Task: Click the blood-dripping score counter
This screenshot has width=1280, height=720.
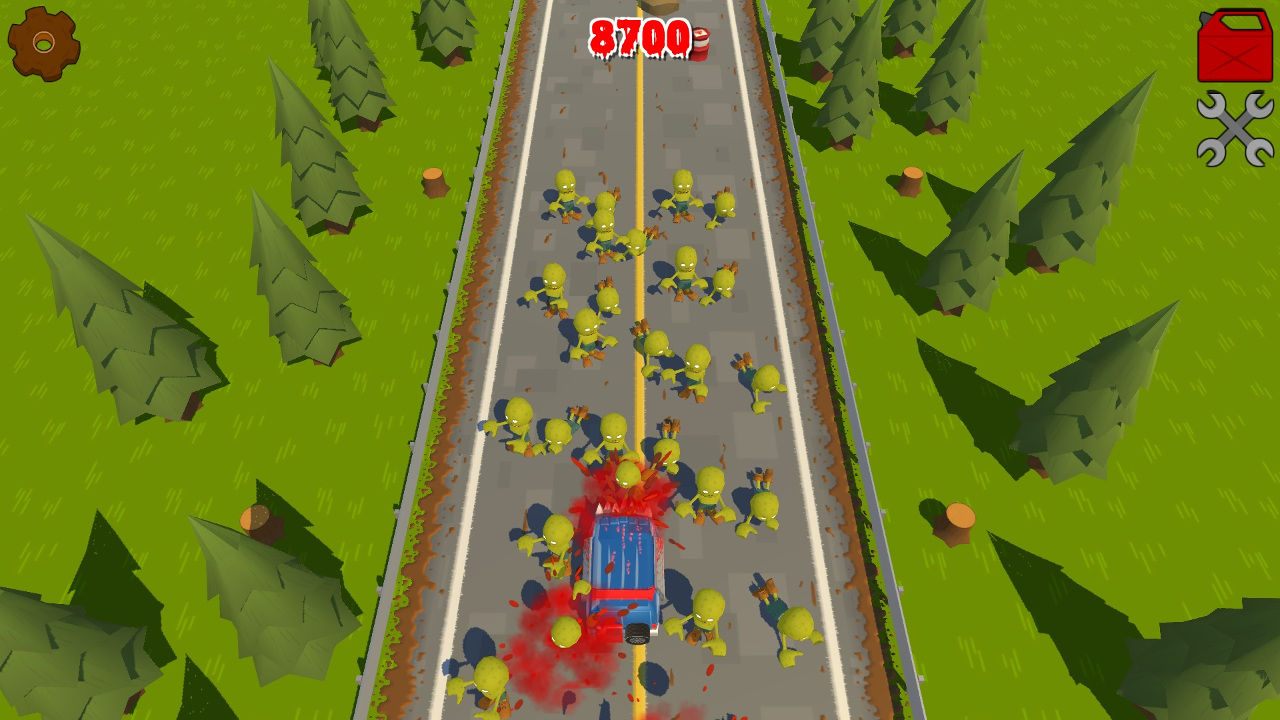Action: point(638,38)
